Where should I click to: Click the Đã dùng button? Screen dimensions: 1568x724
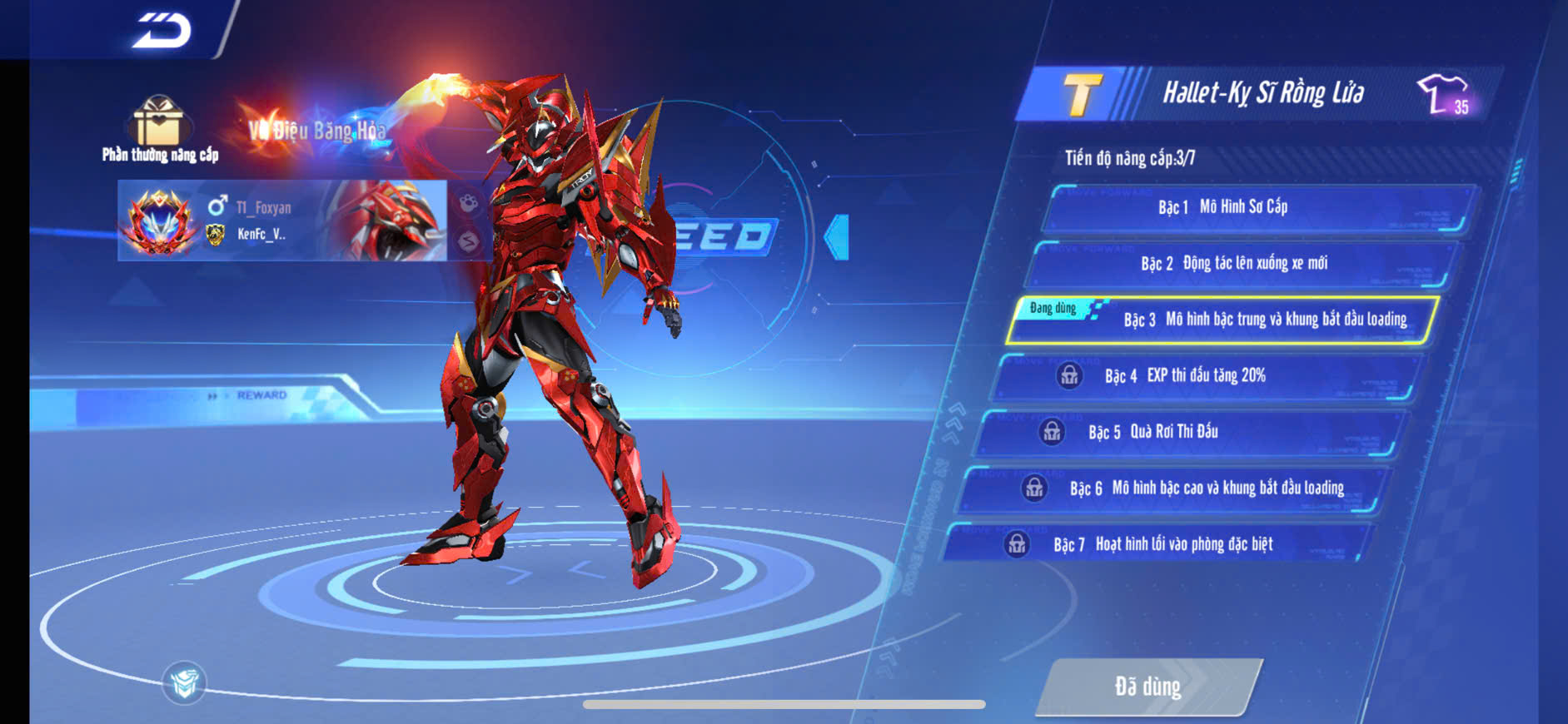[1148, 687]
